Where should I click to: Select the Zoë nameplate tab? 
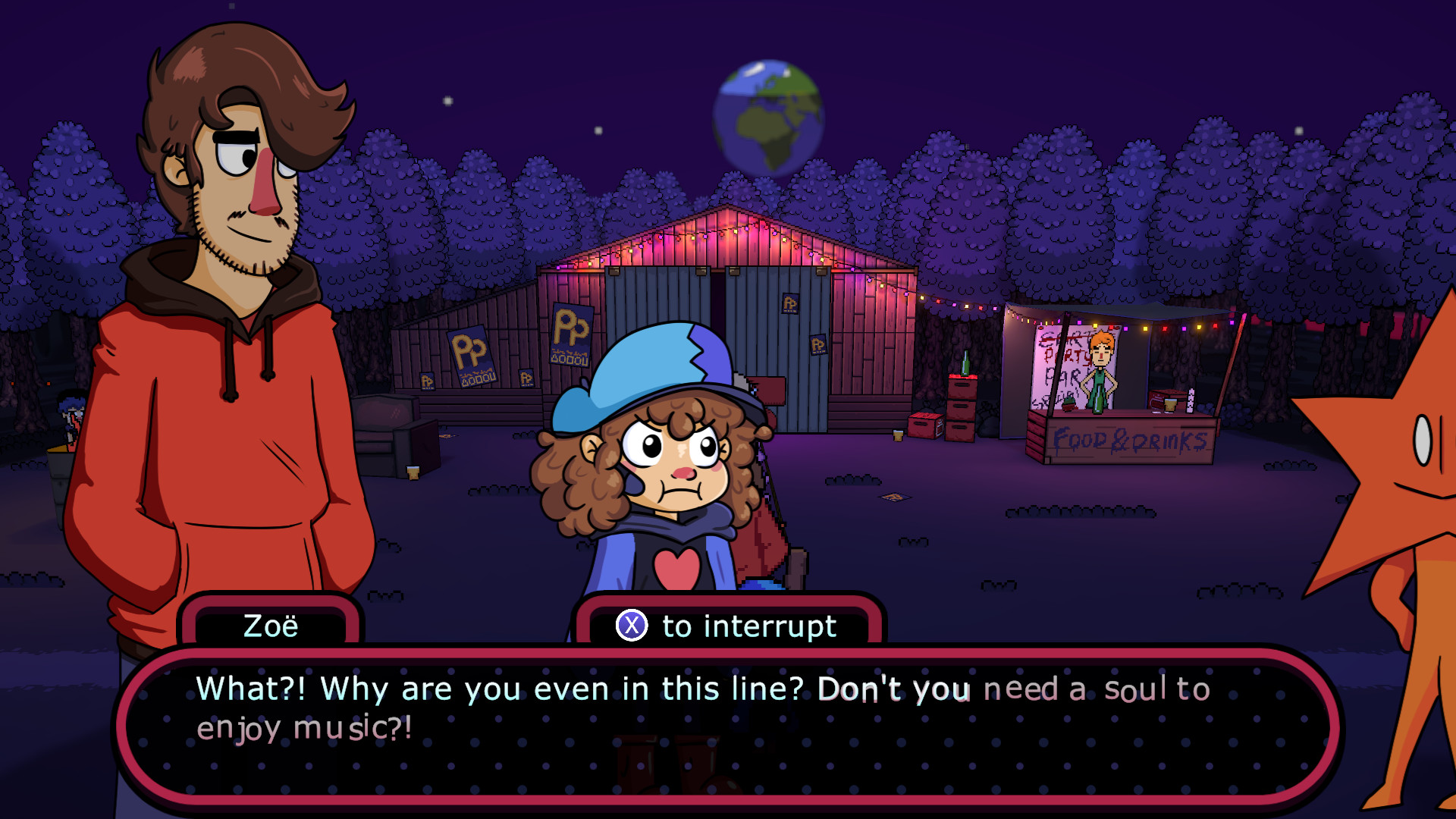271,626
